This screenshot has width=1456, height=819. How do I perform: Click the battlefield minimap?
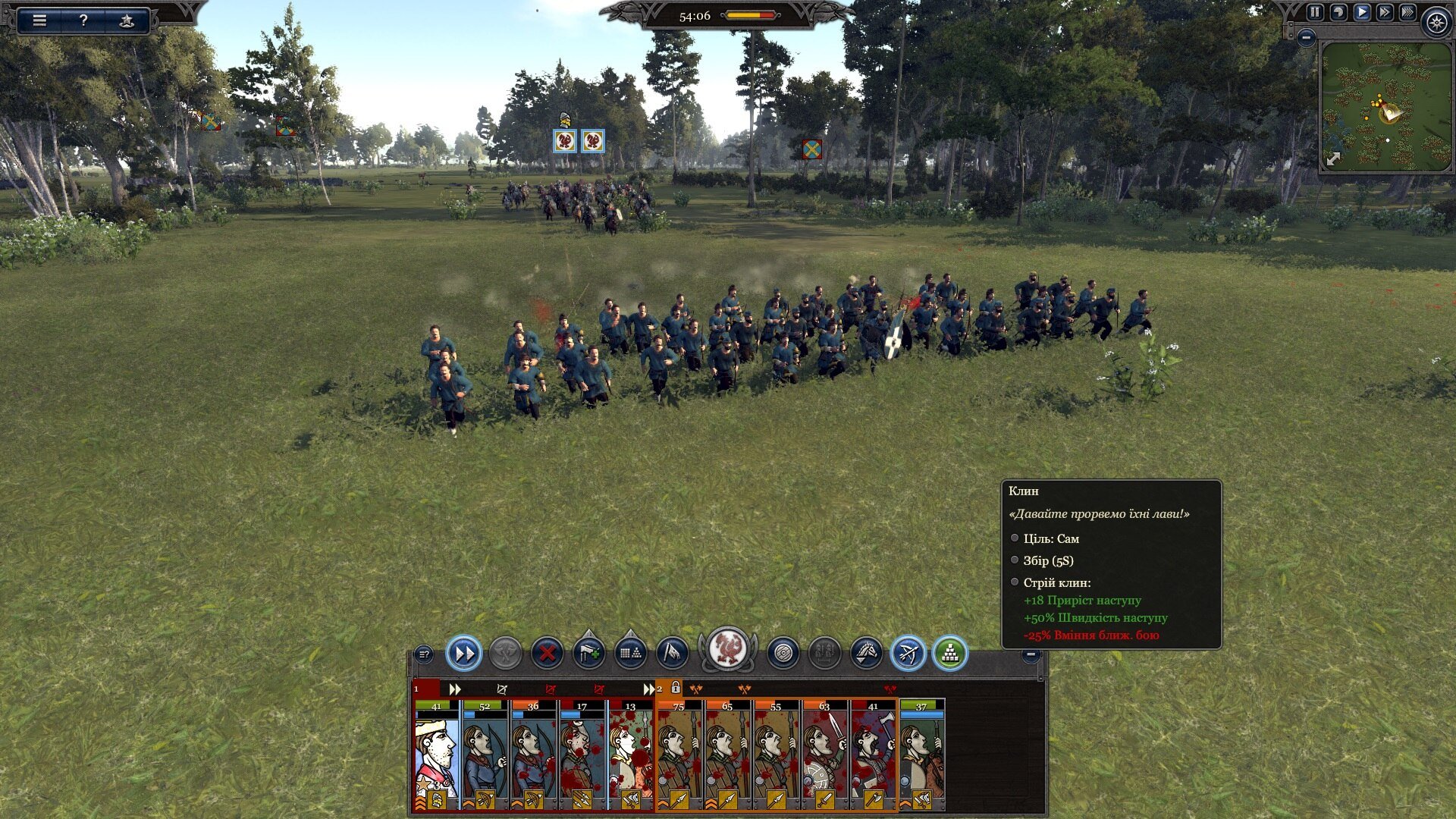point(1385,106)
